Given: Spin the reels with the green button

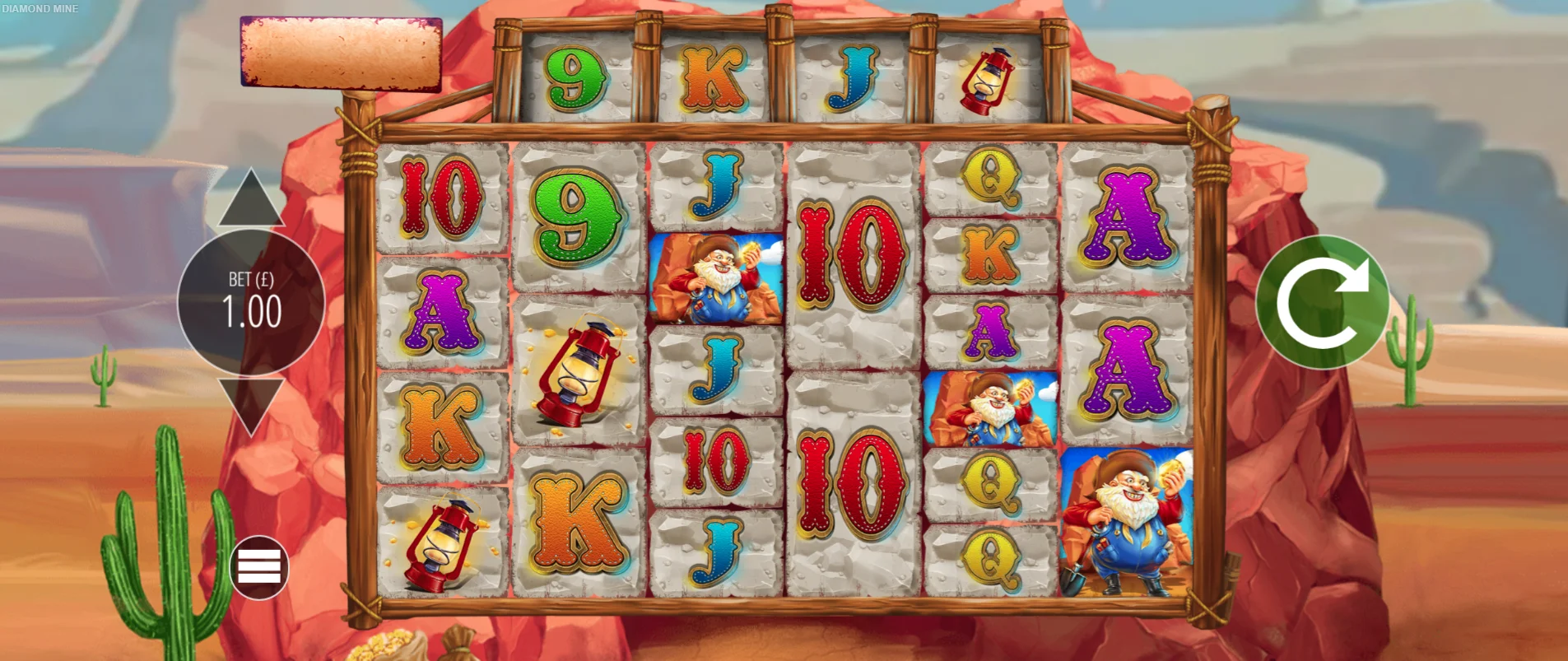Looking at the screenshot, I should 1322,302.
